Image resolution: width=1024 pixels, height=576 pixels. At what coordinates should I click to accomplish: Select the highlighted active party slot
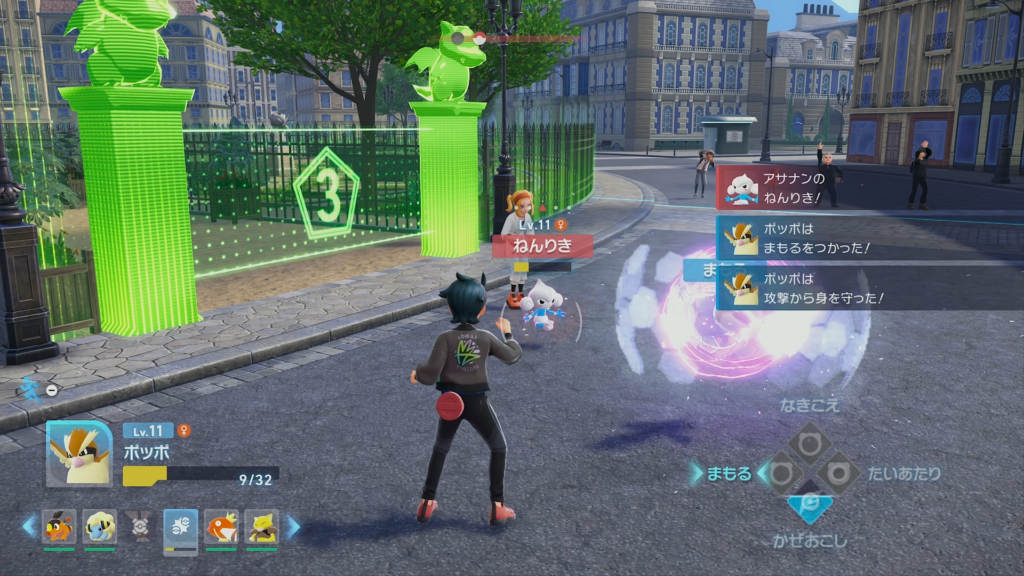tap(180, 527)
